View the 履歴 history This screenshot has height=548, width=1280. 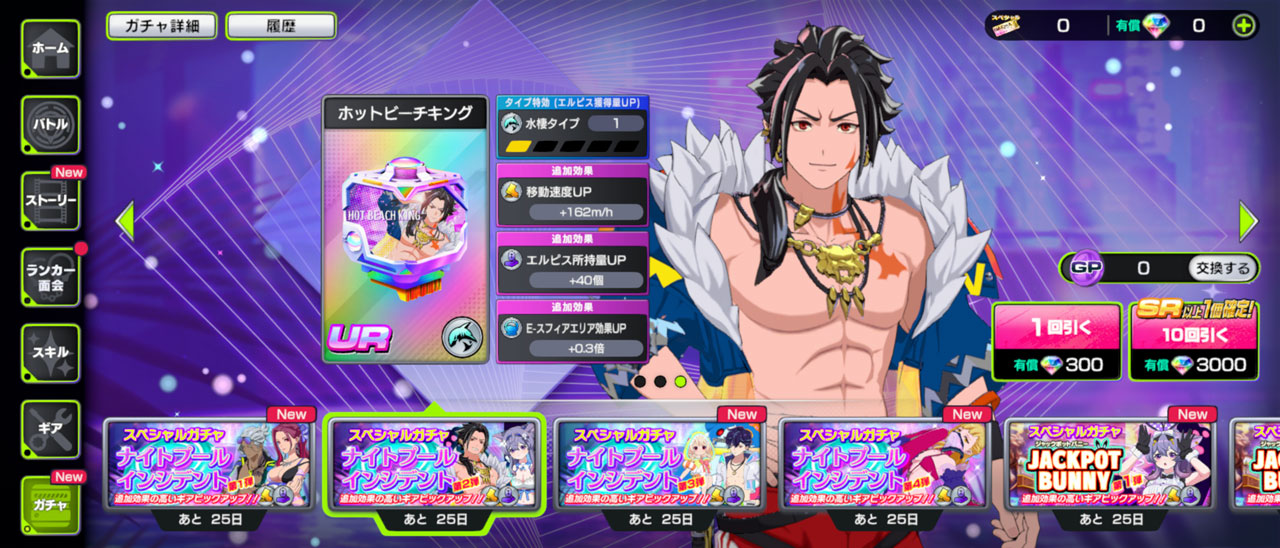281,25
